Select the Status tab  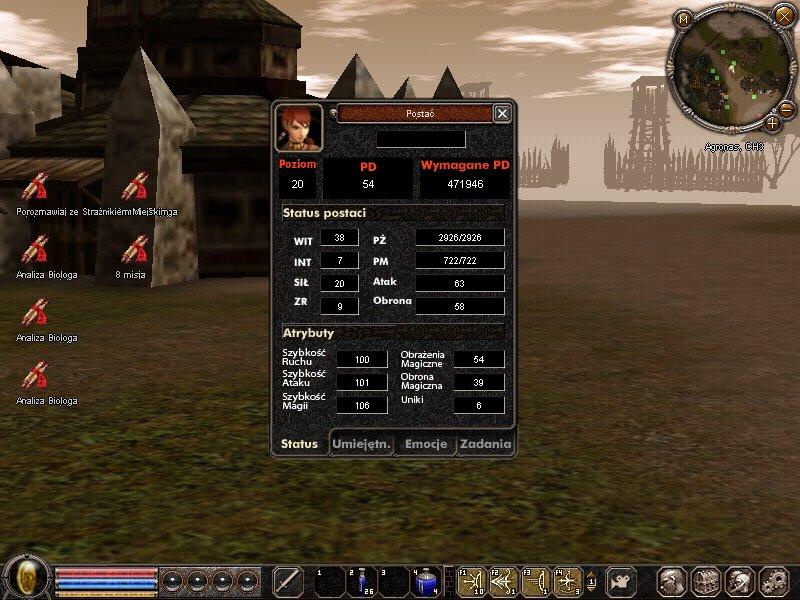(x=300, y=444)
